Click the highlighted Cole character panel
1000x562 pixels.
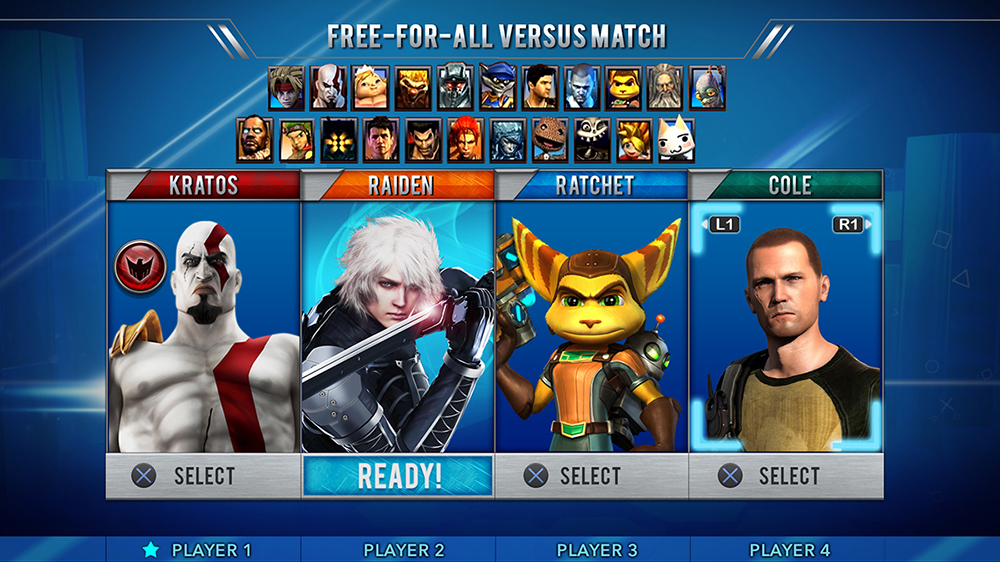click(785, 330)
